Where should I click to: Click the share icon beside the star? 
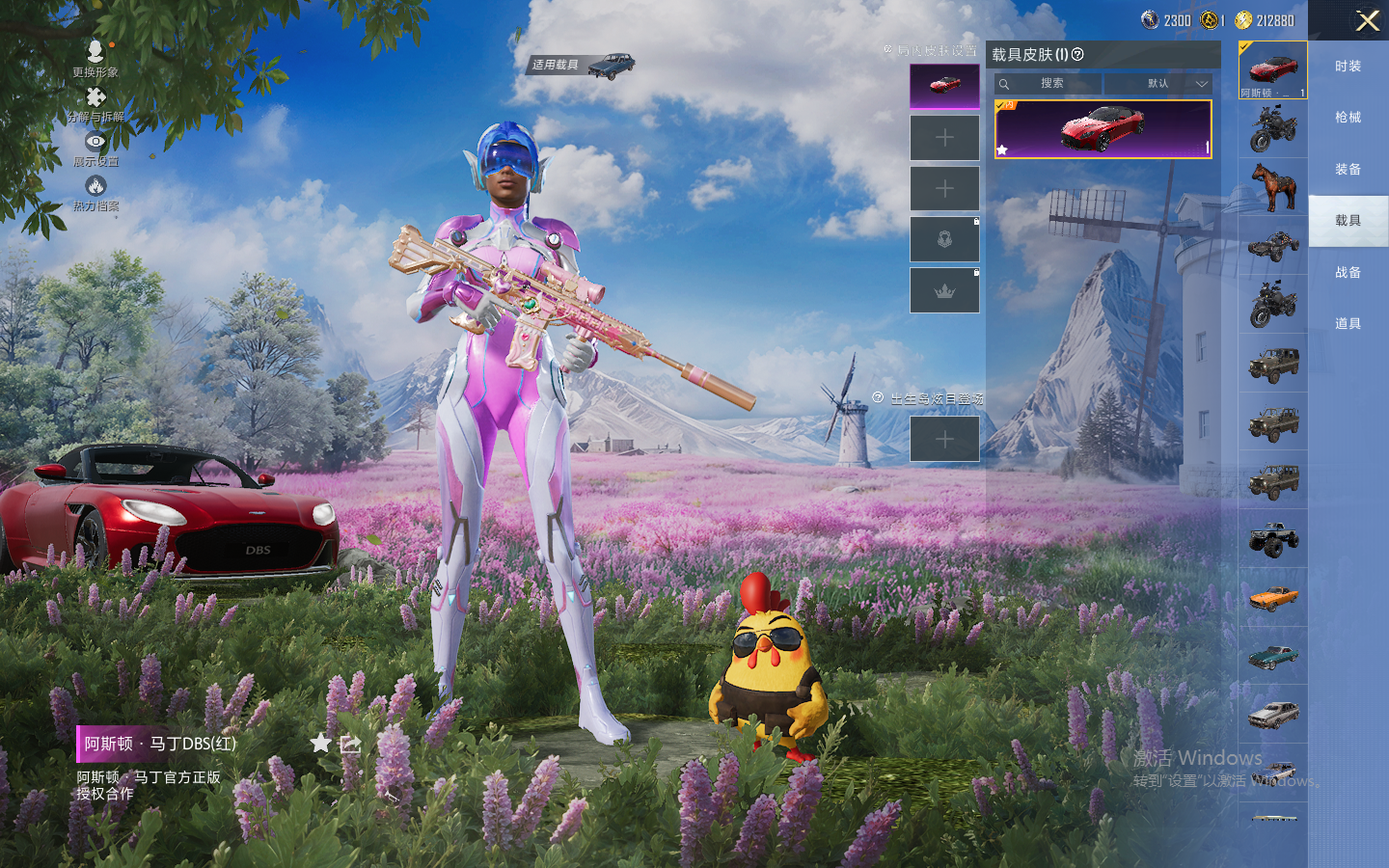(350, 744)
